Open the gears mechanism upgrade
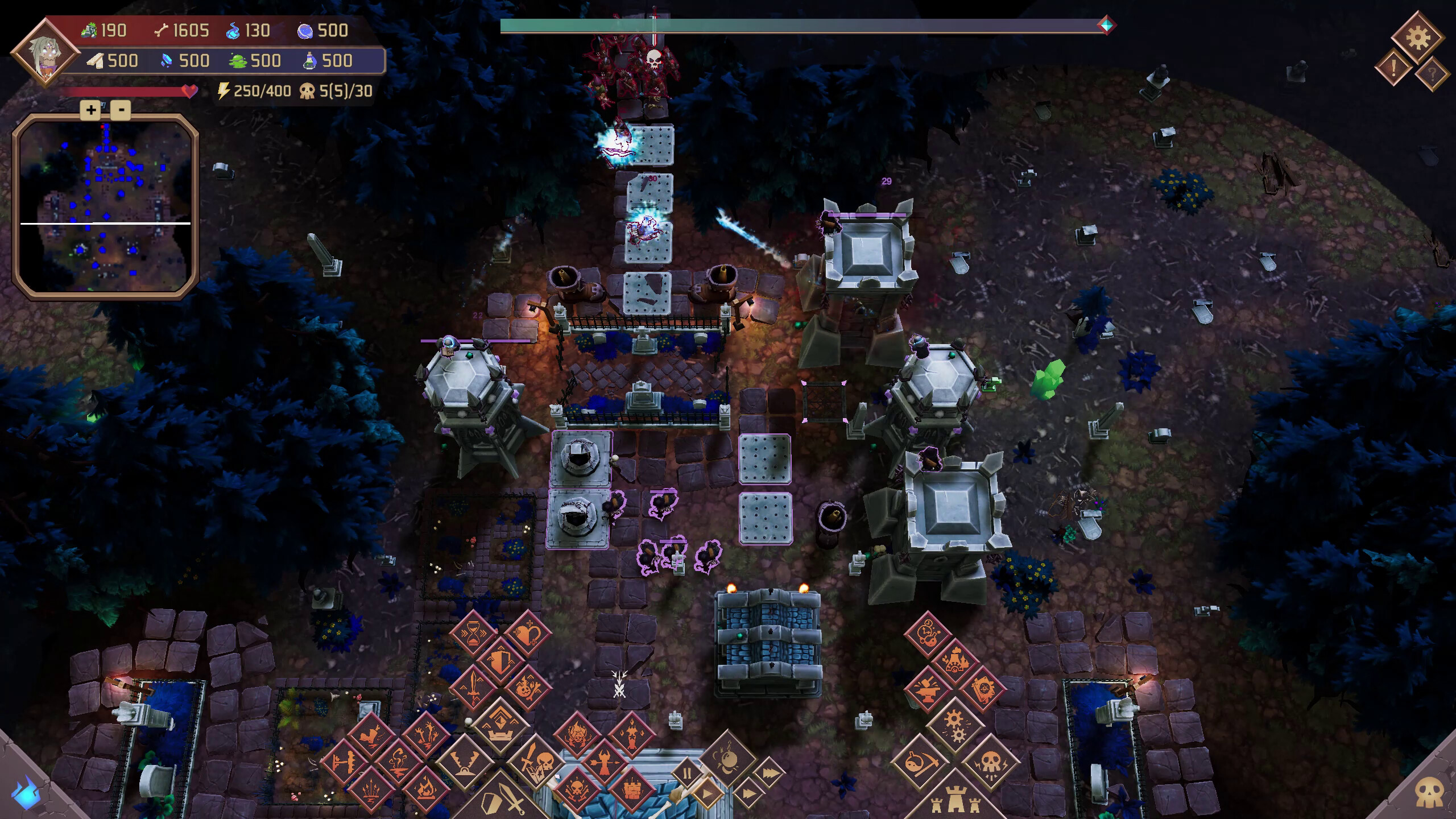The width and height of the screenshot is (1456, 819). click(956, 726)
